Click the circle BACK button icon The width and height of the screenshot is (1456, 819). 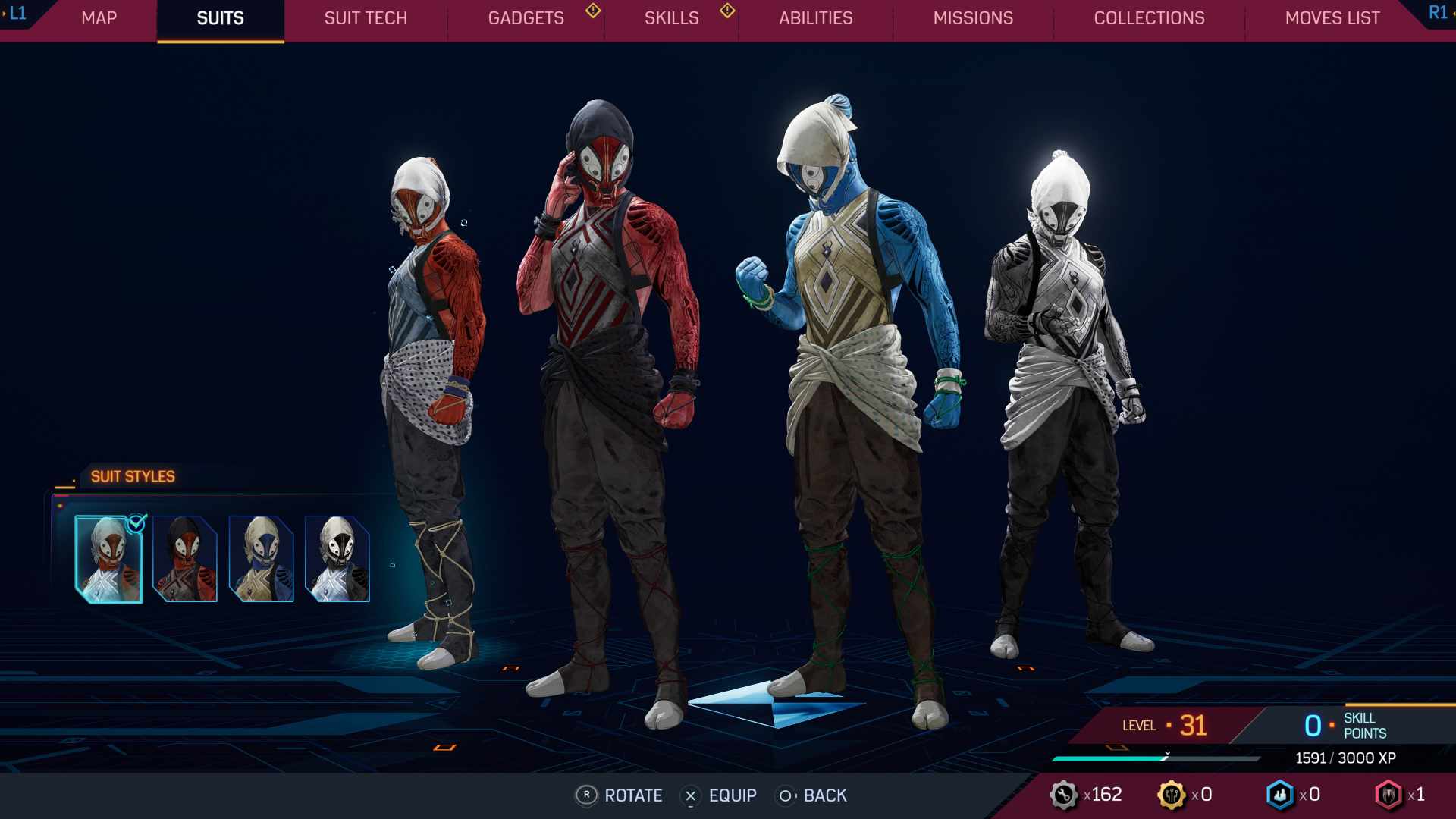click(x=786, y=796)
